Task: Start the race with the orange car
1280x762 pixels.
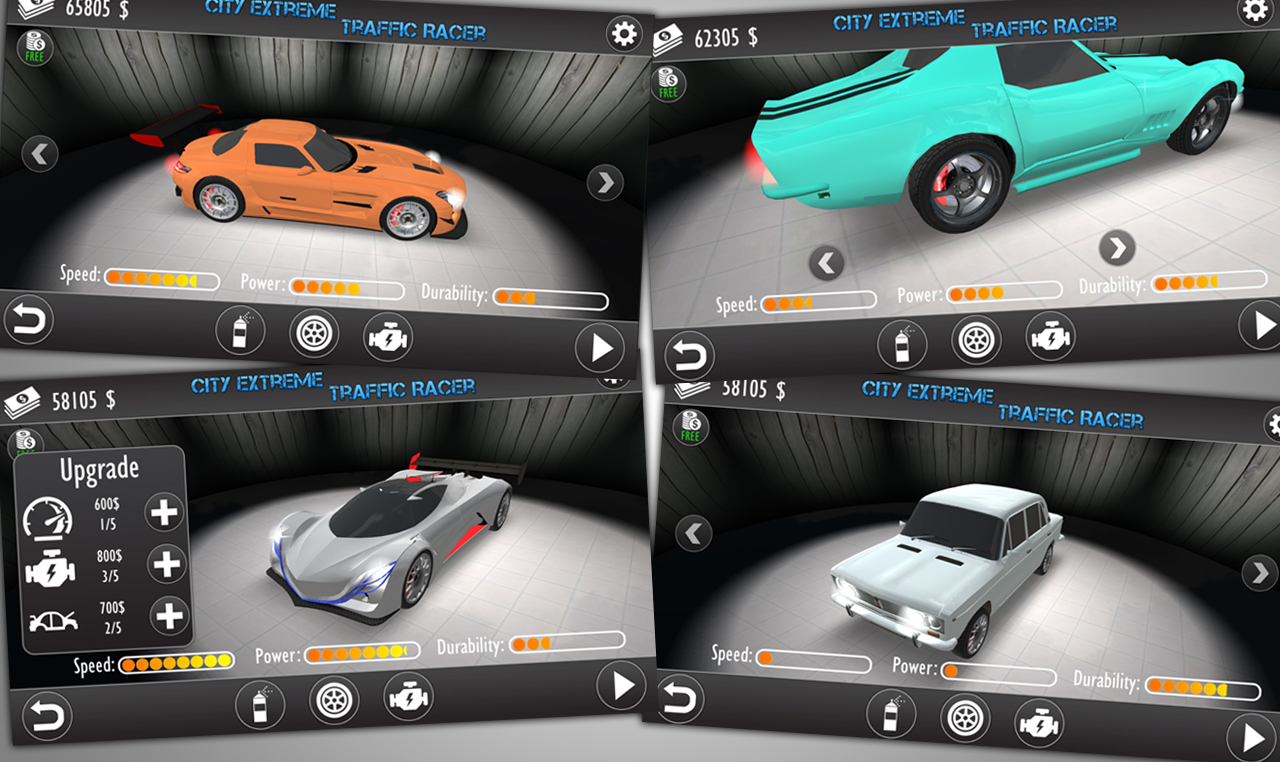Action: [600, 349]
